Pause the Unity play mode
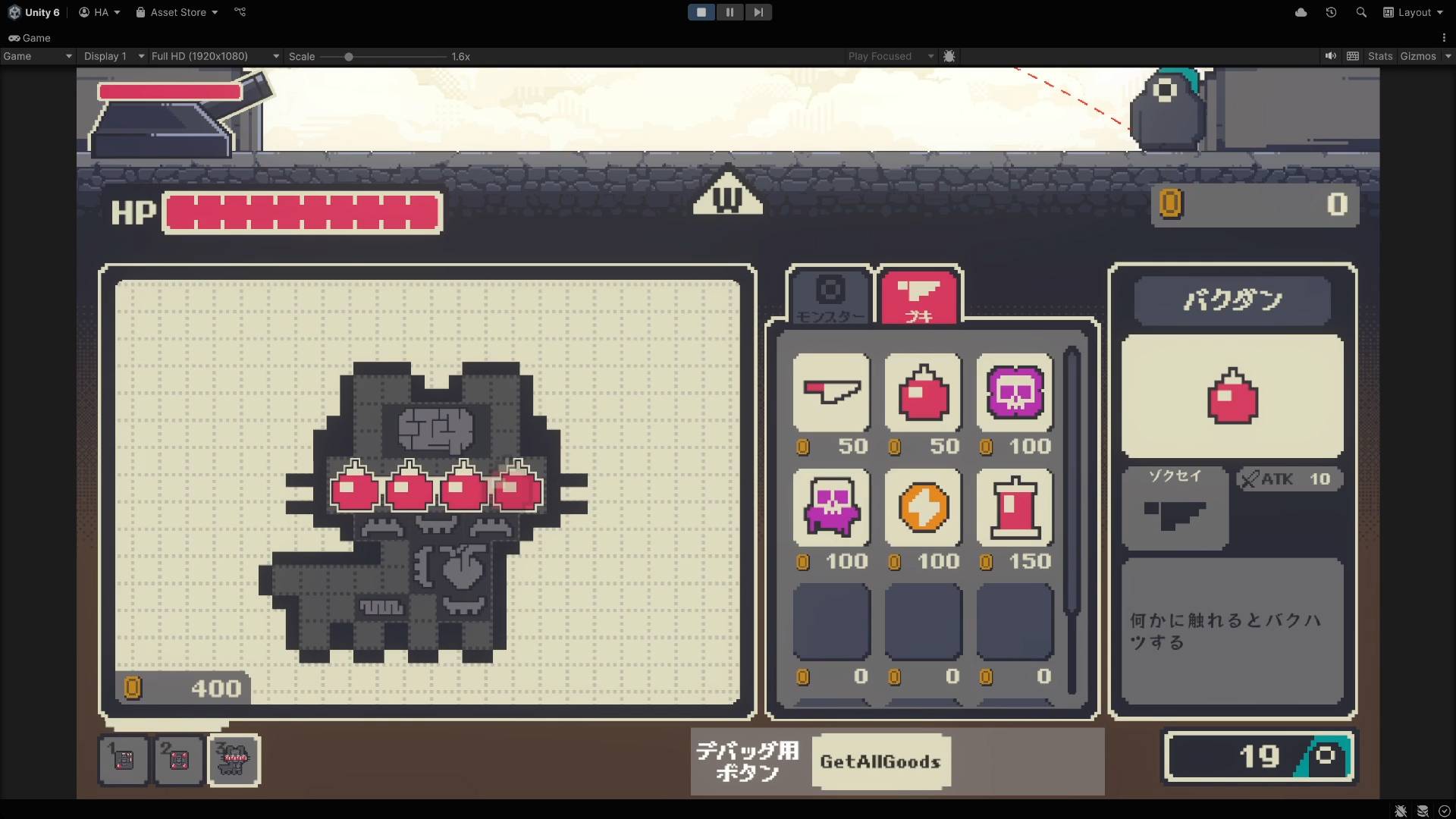This screenshot has width=1456, height=819. (730, 12)
